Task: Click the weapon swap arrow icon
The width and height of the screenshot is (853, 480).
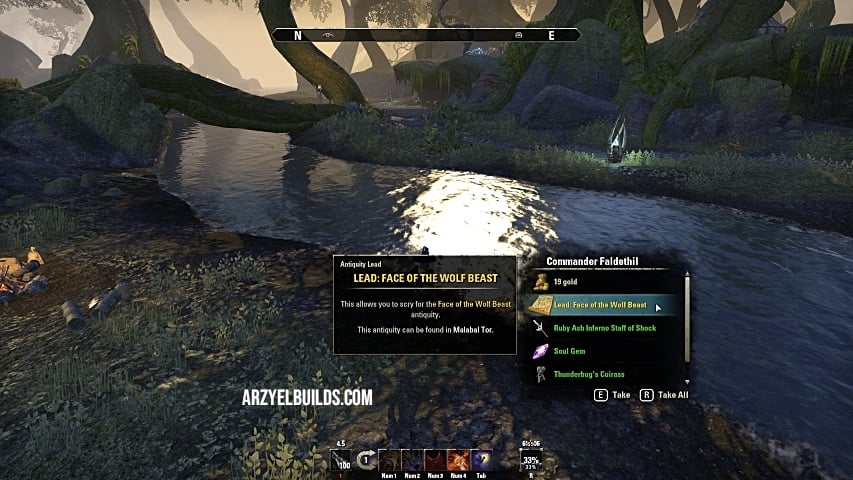Action: 365,461
